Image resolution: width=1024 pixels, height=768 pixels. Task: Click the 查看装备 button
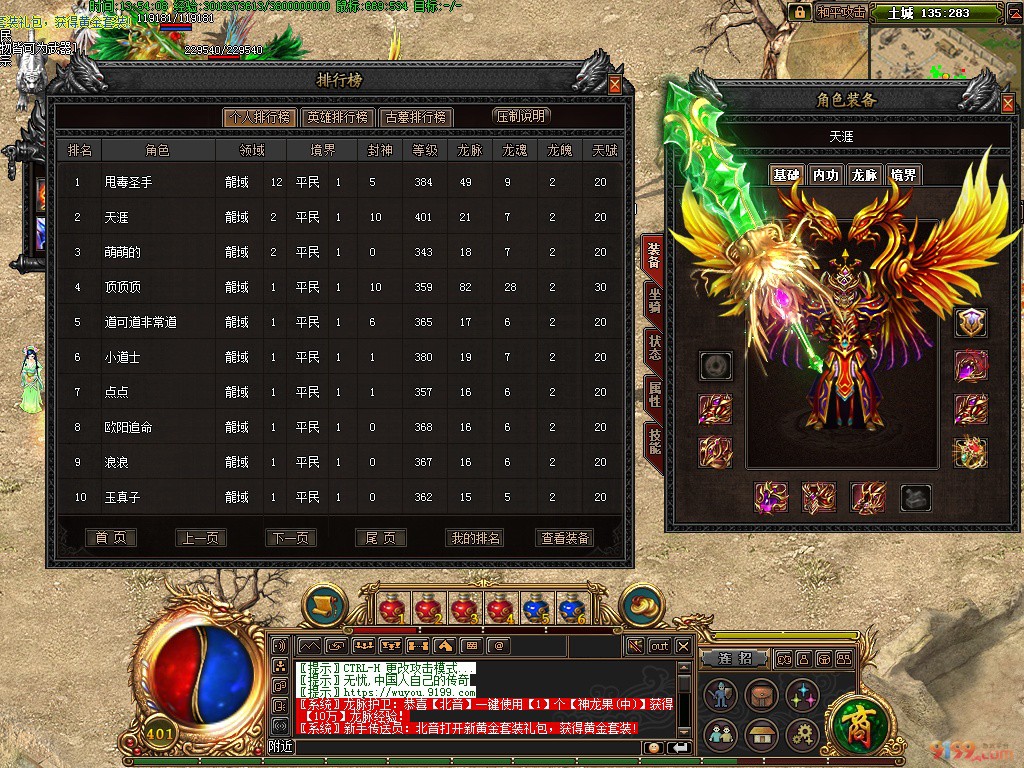pyautogui.click(x=566, y=538)
